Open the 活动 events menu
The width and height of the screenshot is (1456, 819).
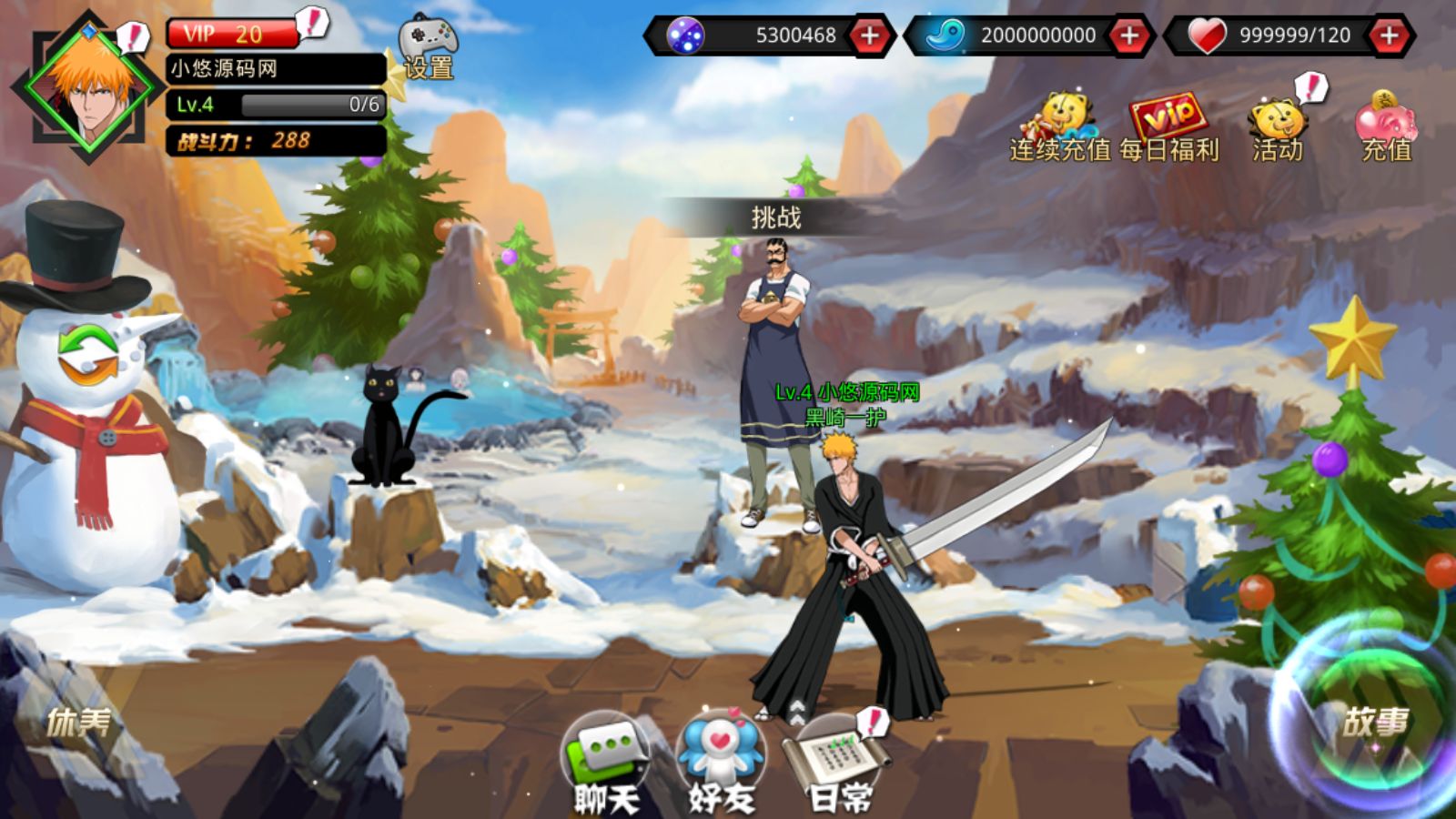1278,128
